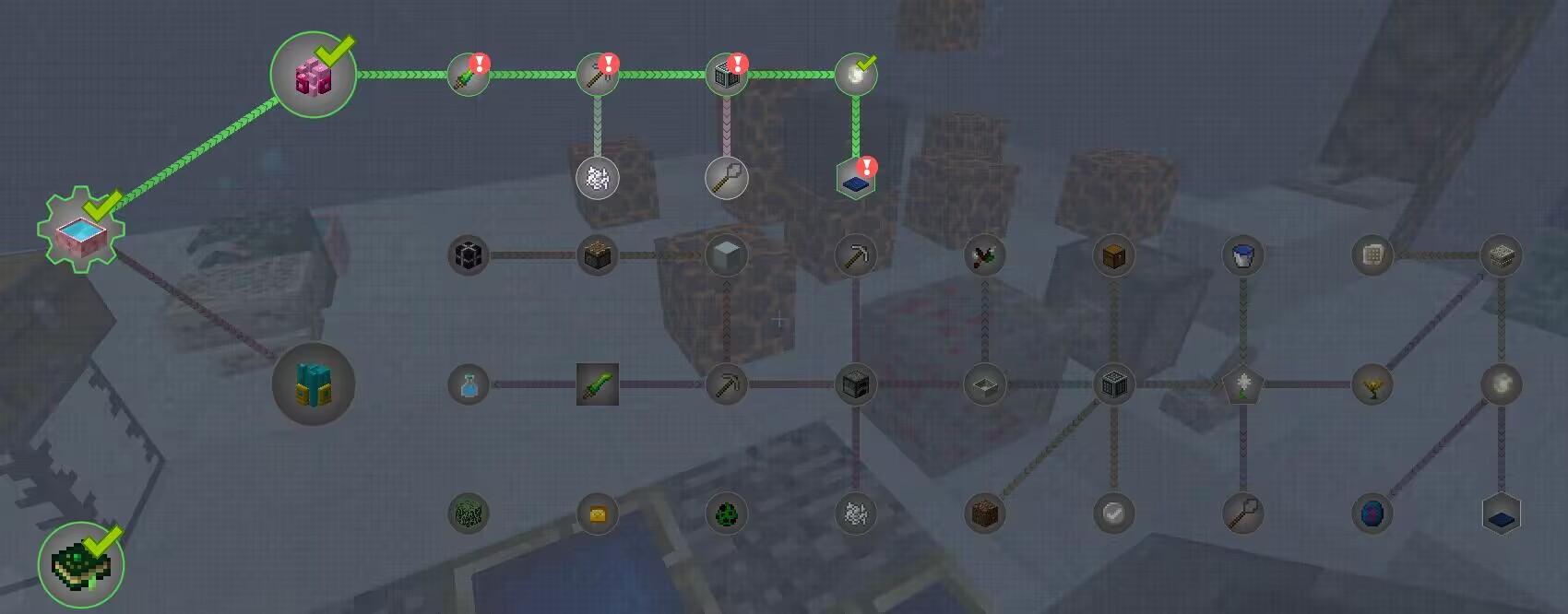Select the dark green spawn egg quest
This screenshot has height=614, width=1568.
click(x=726, y=514)
